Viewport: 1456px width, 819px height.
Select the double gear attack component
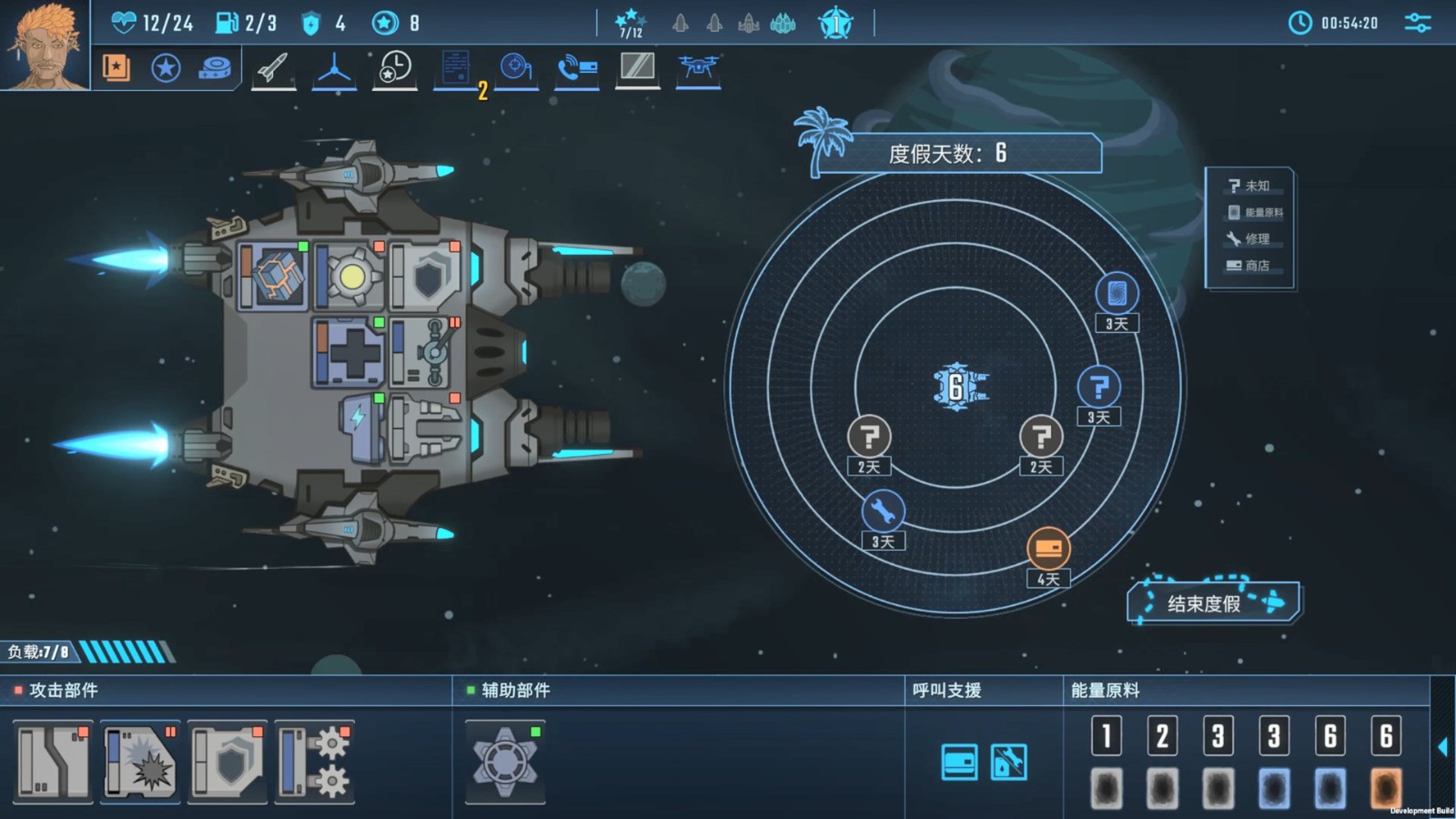pyautogui.click(x=315, y=763)
